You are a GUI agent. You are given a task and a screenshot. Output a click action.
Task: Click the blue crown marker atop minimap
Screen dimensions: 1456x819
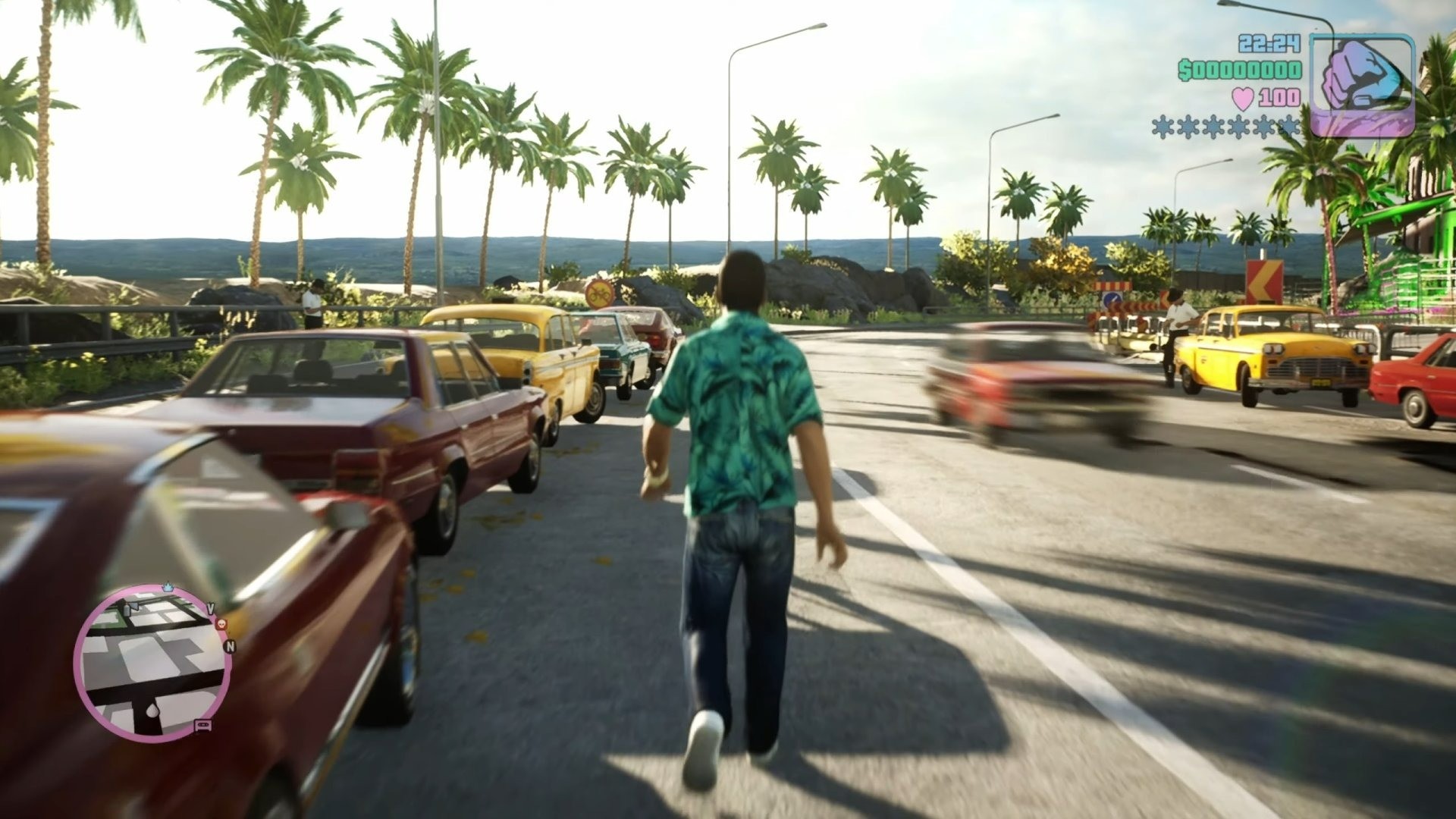(167, 588)
